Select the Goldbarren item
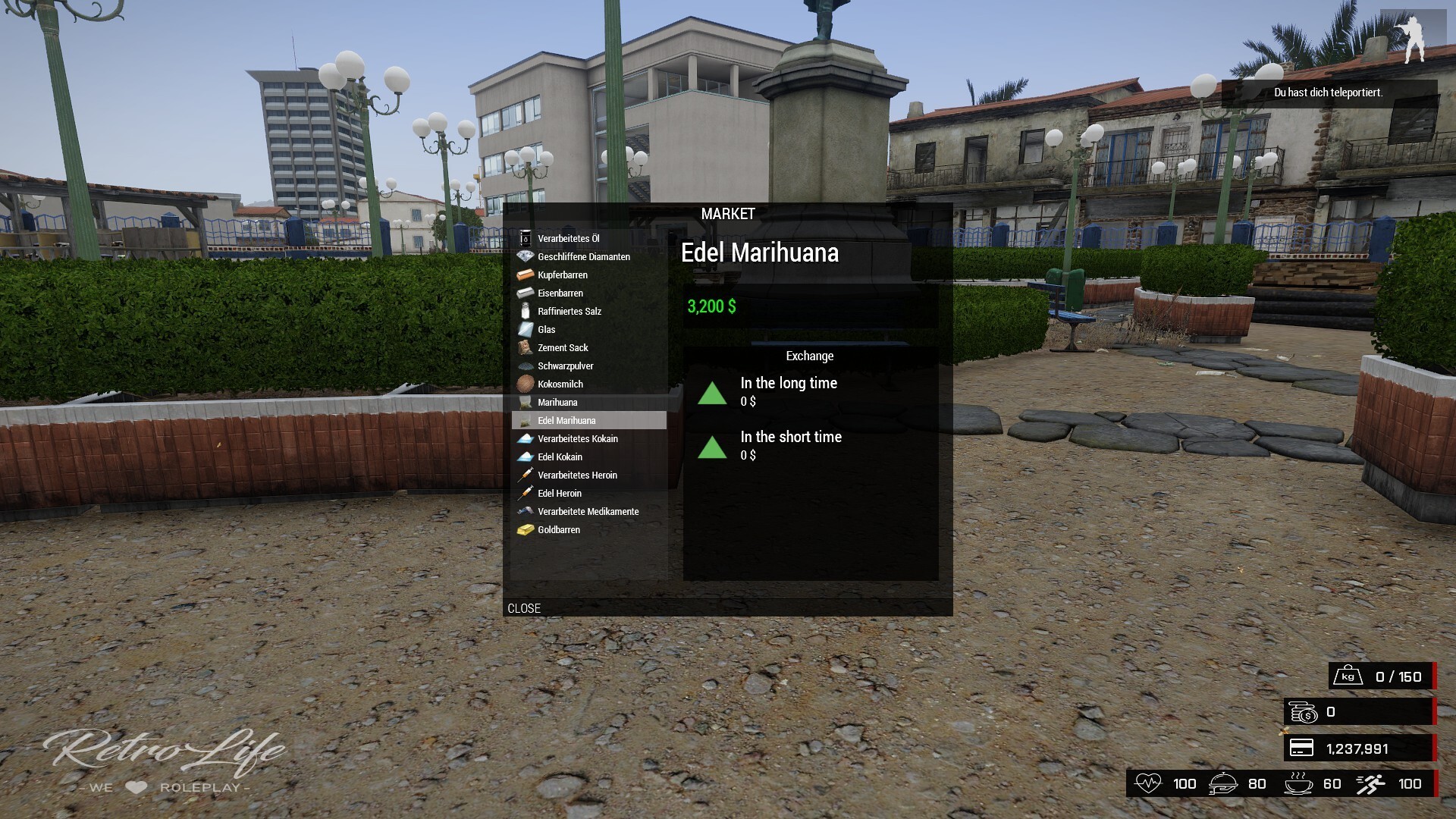The image size is (1456, 819). click(x=559, y=529)
